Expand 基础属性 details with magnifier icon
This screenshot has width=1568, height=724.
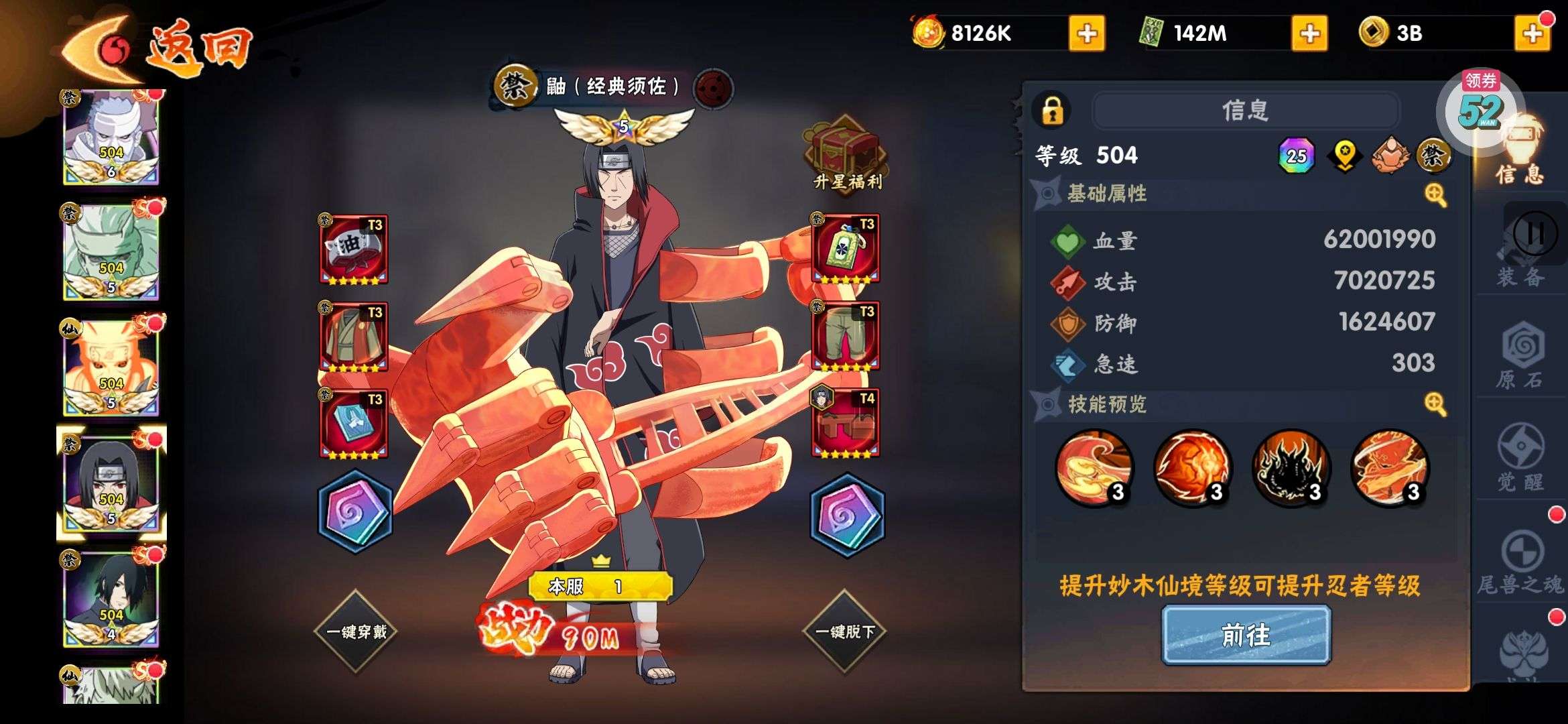click(1435, 195)
